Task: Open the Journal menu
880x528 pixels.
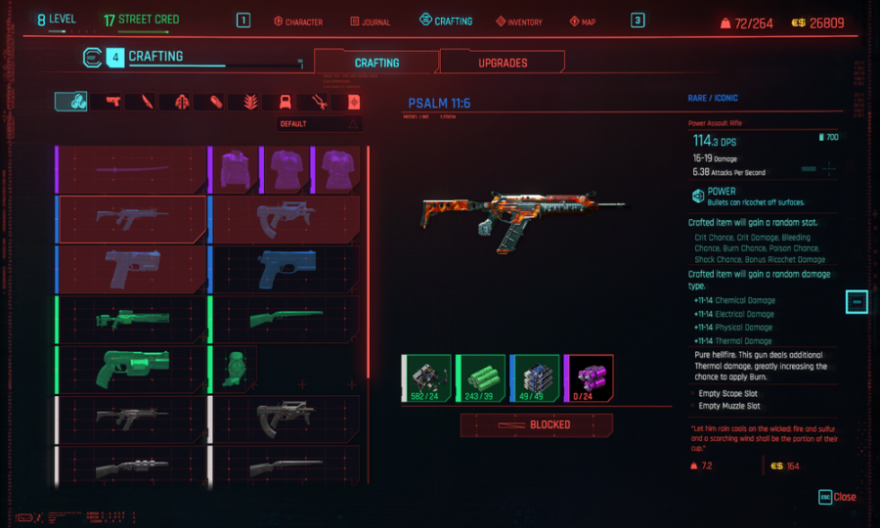Action: coord(375,21)
